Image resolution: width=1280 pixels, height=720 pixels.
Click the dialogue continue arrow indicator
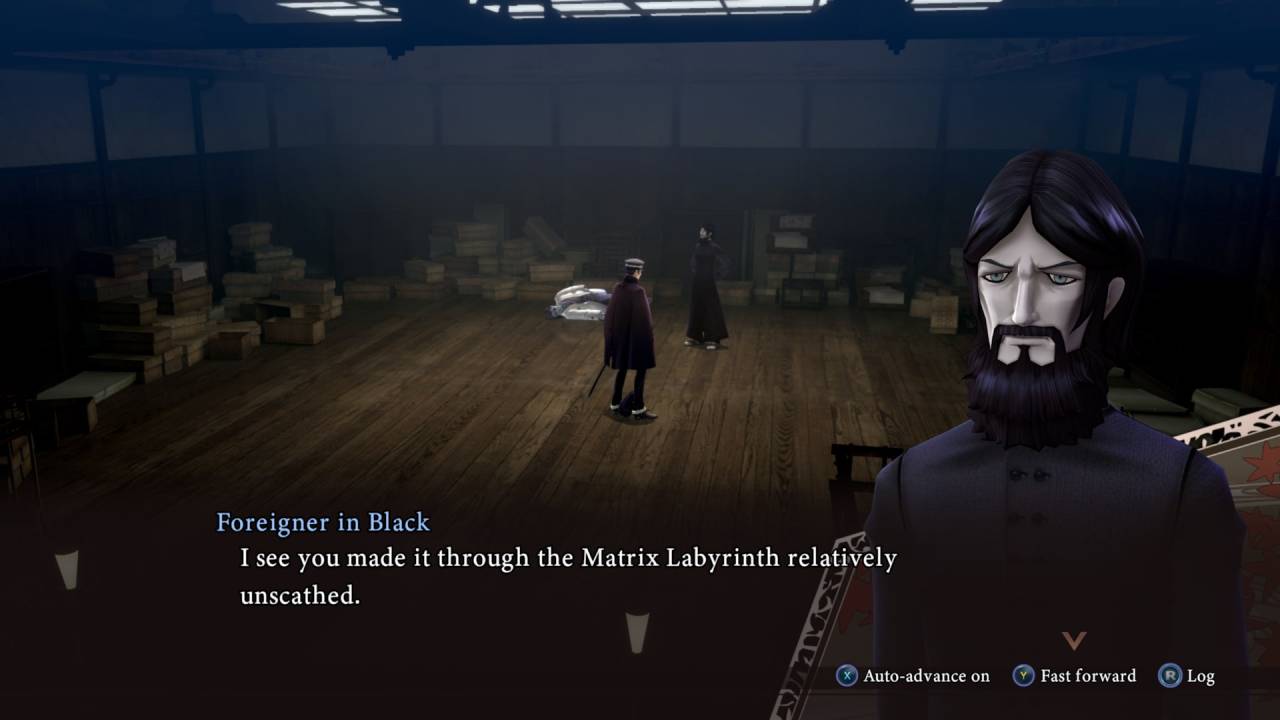[1074, 640]
